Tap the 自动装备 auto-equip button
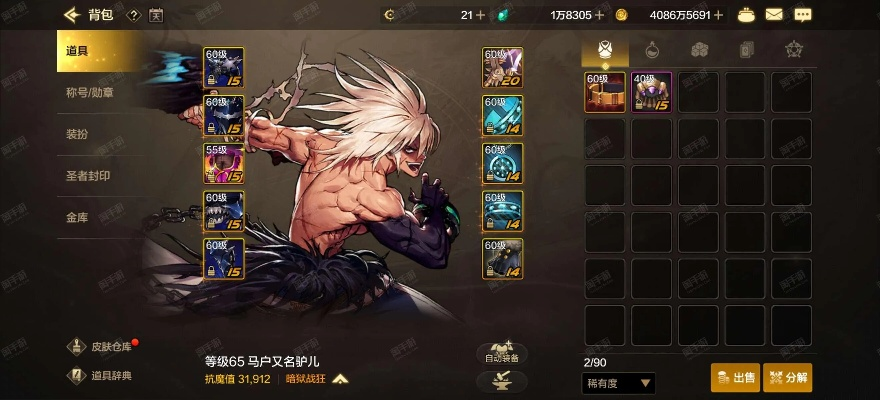Image resolution: width=880 pixels, height=400 pixels. [x=501, y=354]
